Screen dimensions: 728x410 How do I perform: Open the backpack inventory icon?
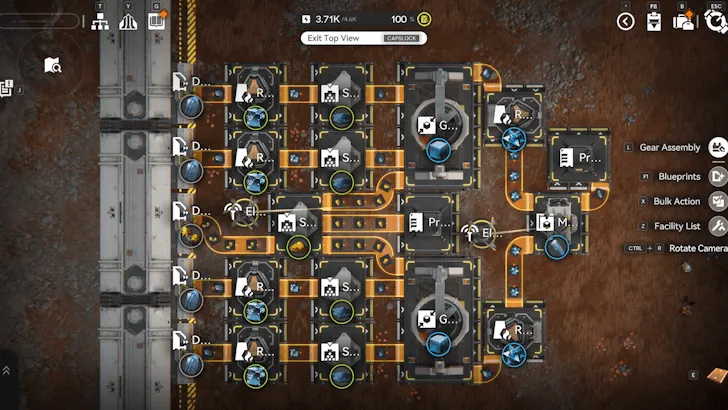pos(685,21)
